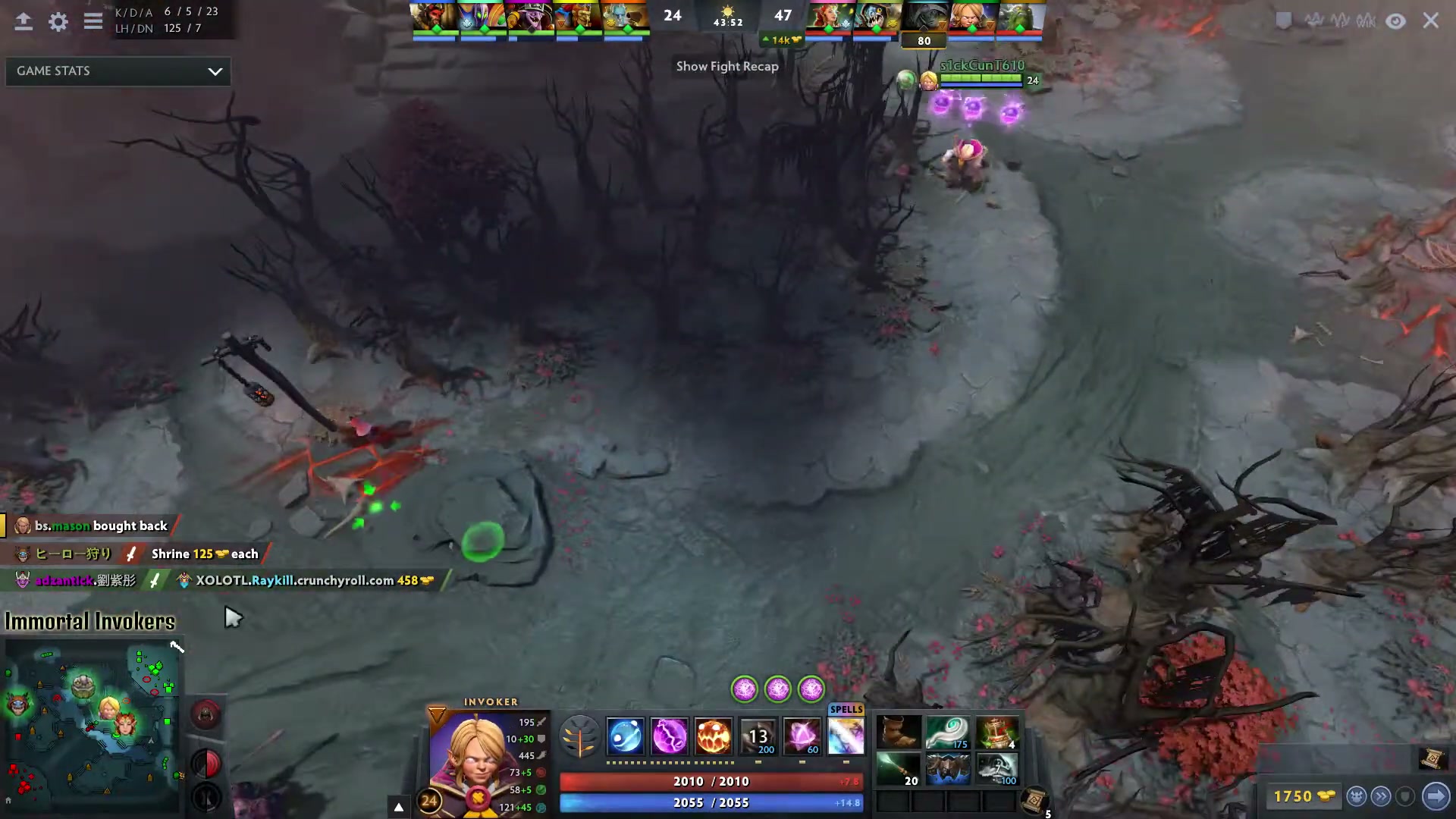This screenshot has height=819, width=1456.
Task: Select the Exort ability orb
Action: coord(713,736)
